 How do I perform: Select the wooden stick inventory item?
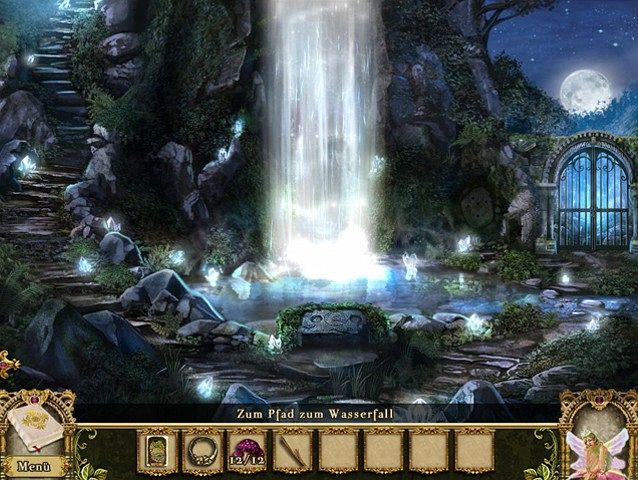click(x=292, y=450)
